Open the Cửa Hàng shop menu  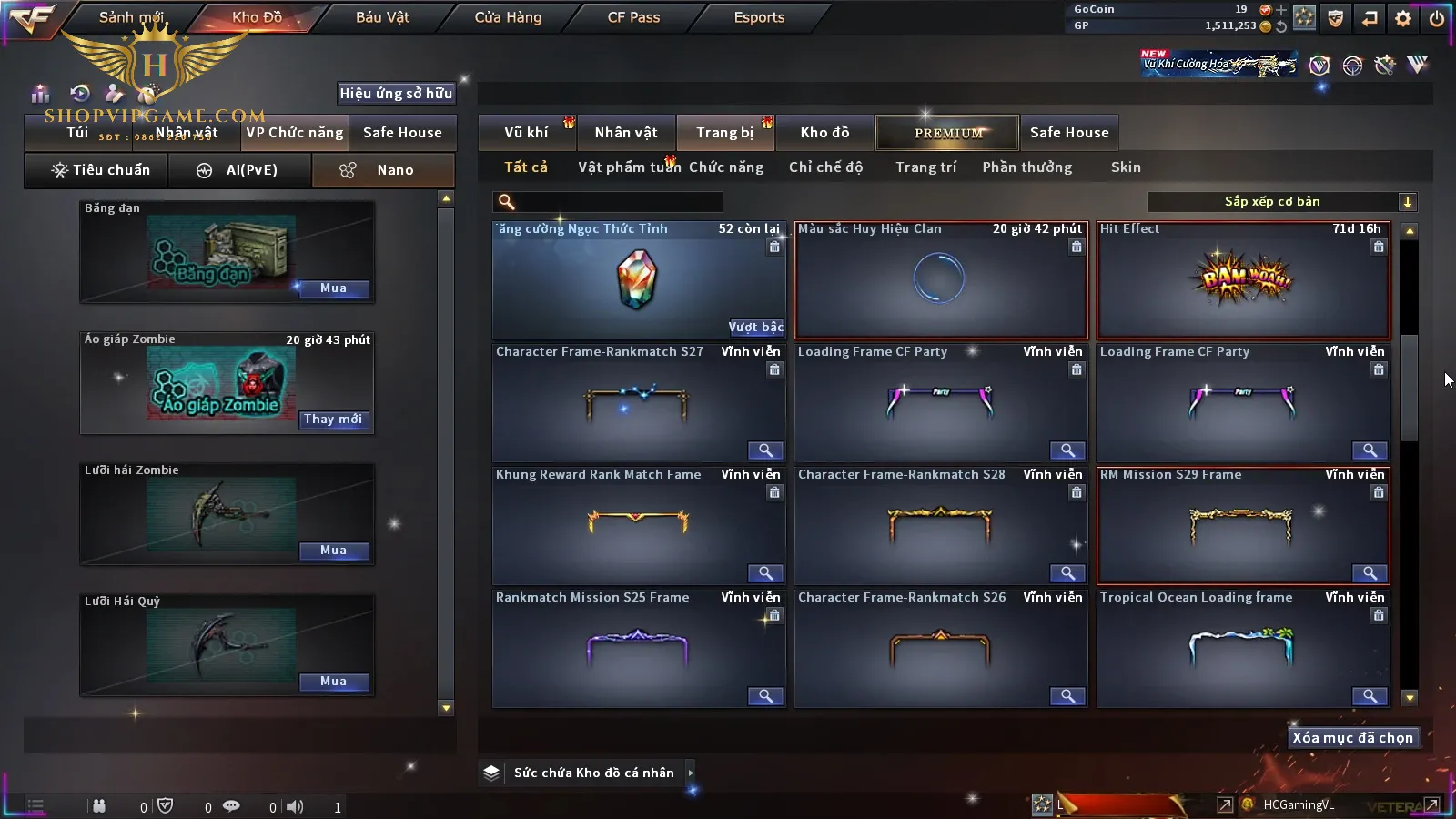click(x=508, y=17)
